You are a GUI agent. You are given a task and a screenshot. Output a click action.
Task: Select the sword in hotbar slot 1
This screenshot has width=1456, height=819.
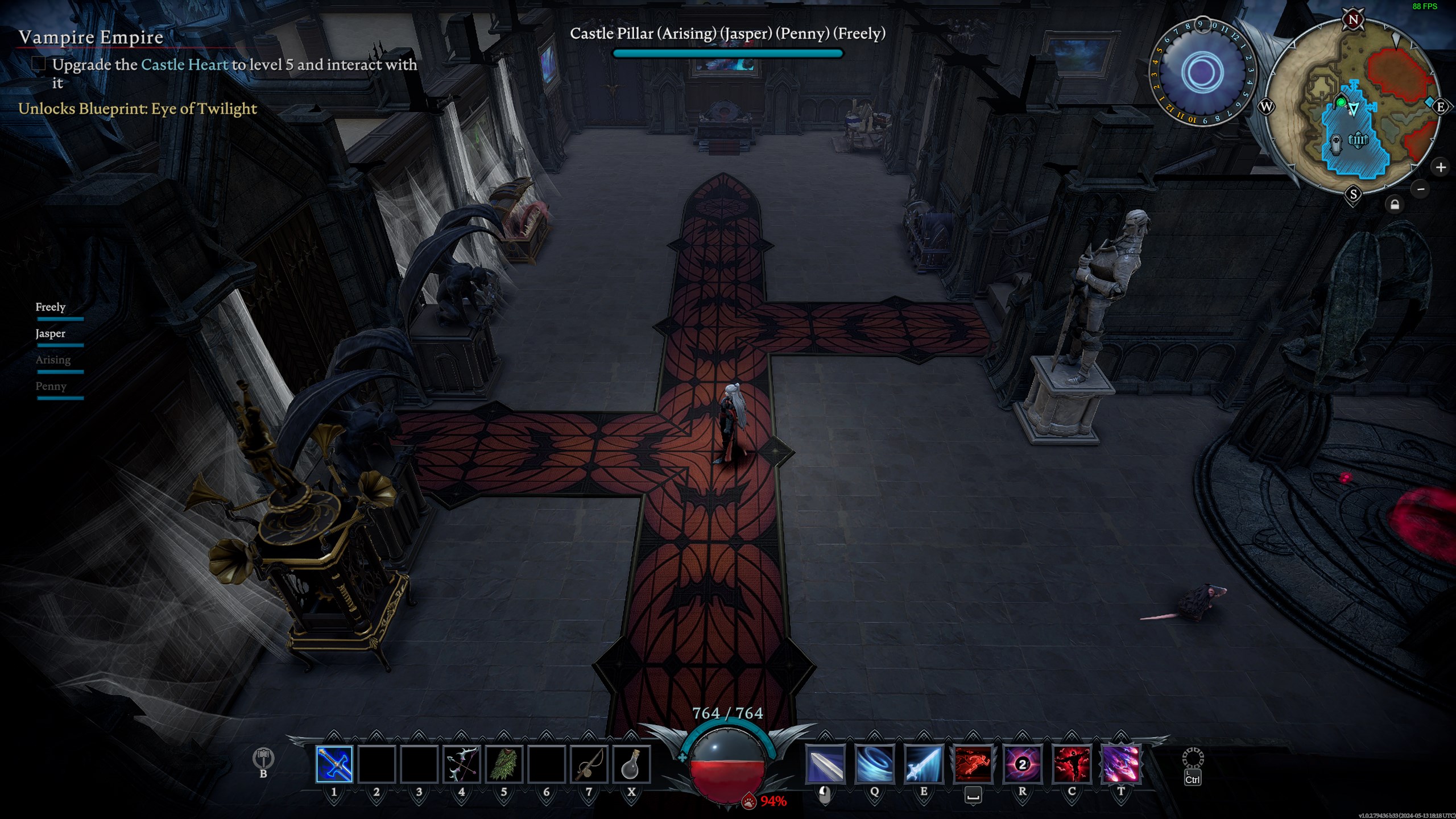point(334,764)
